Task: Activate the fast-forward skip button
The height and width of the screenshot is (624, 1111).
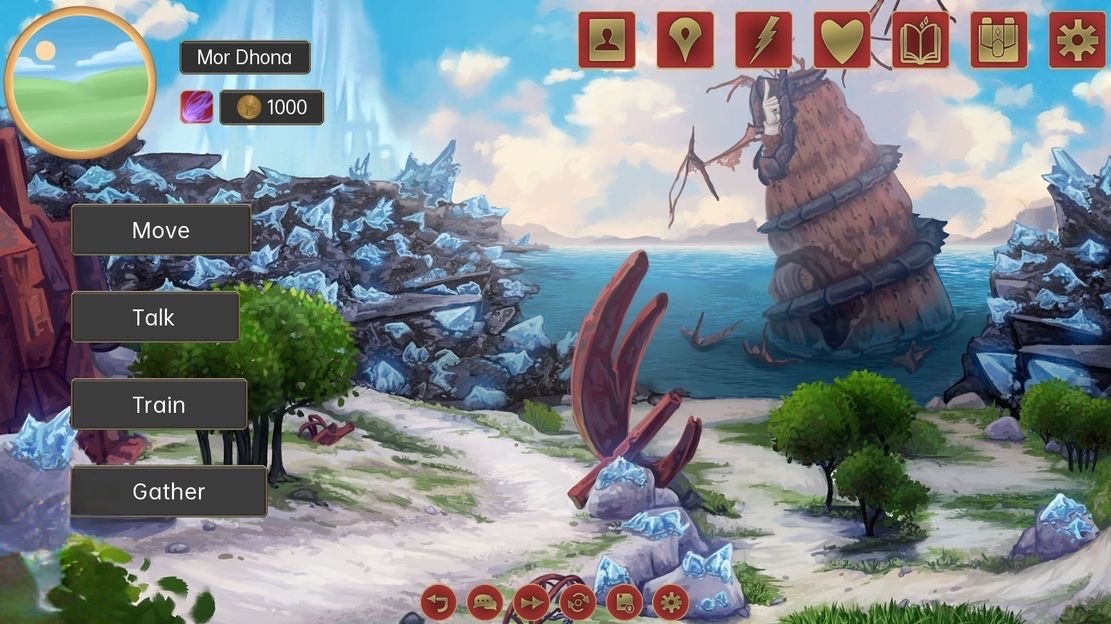Action: click(531, 602)
